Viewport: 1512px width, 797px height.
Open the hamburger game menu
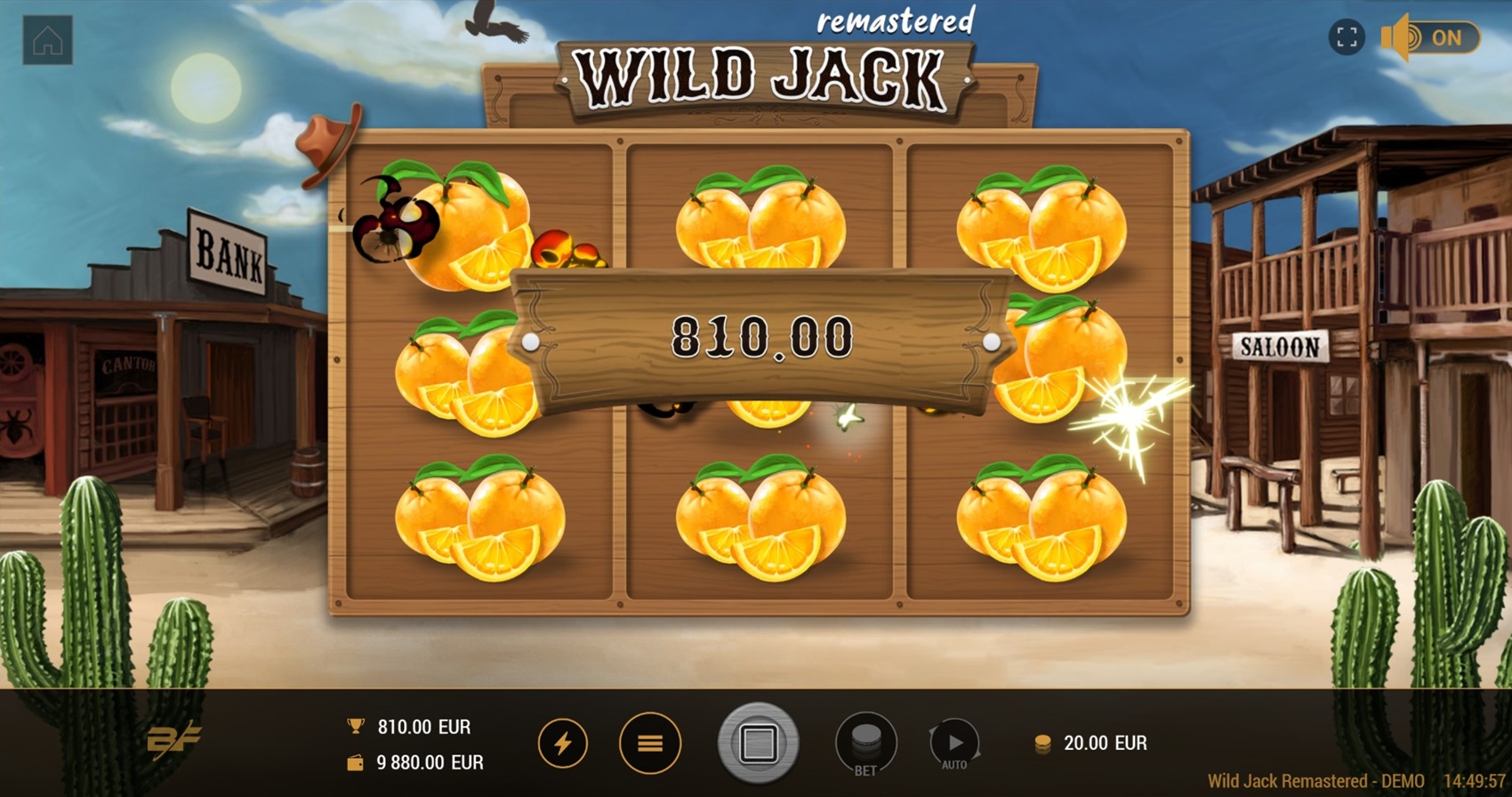tap(648, 743)
